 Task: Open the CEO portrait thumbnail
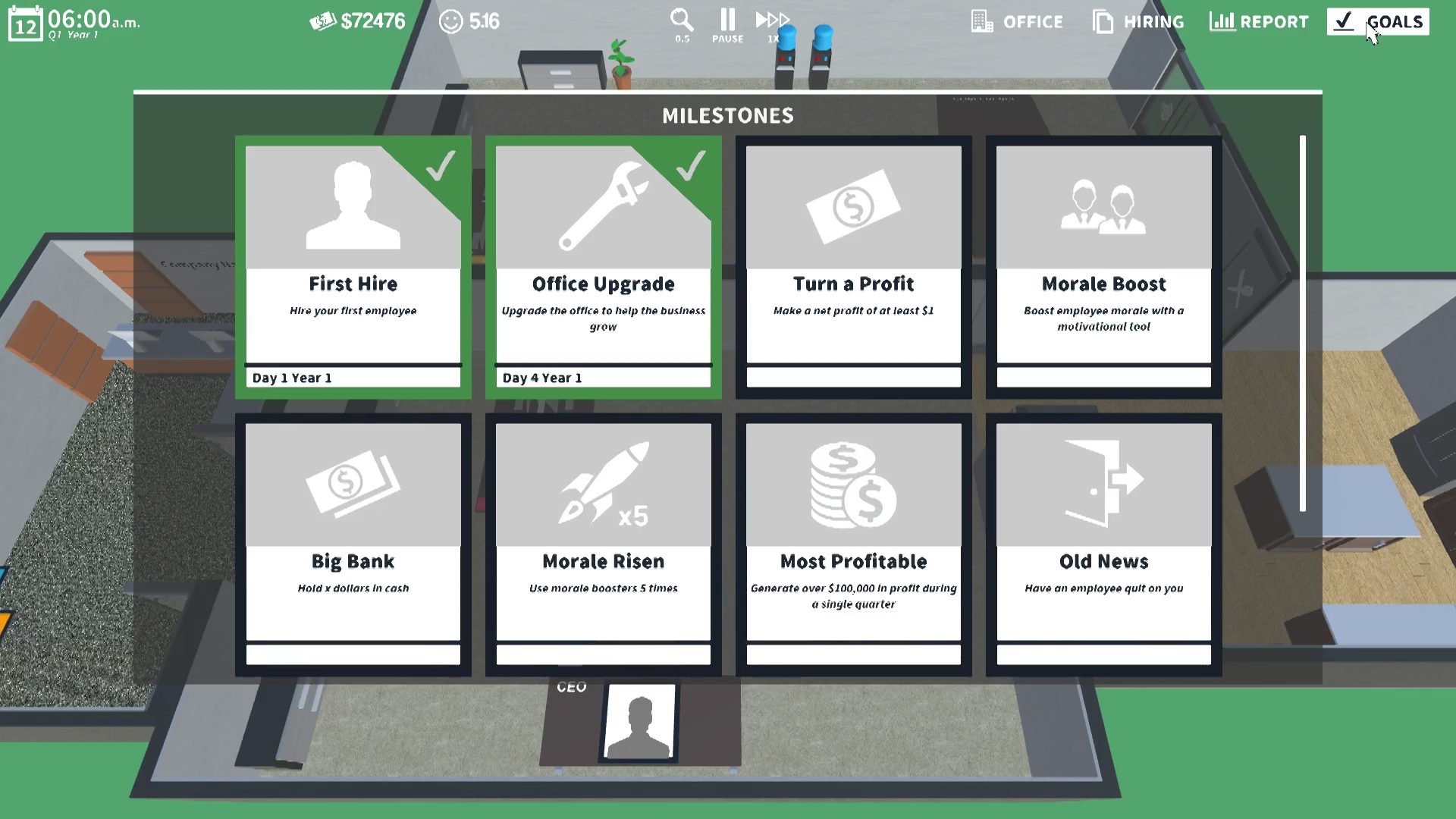click(641, 722)
